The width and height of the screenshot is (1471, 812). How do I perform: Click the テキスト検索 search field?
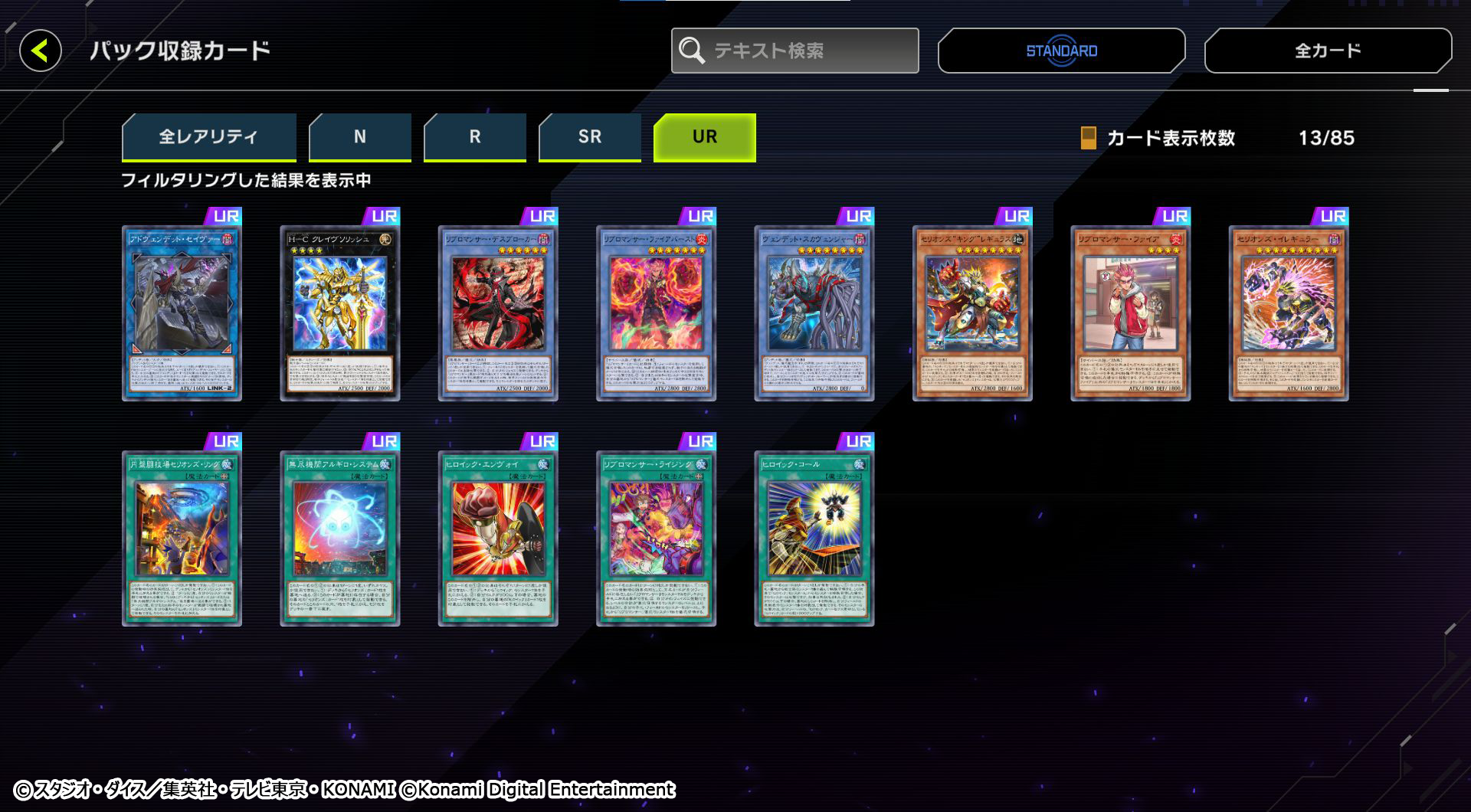797,51
